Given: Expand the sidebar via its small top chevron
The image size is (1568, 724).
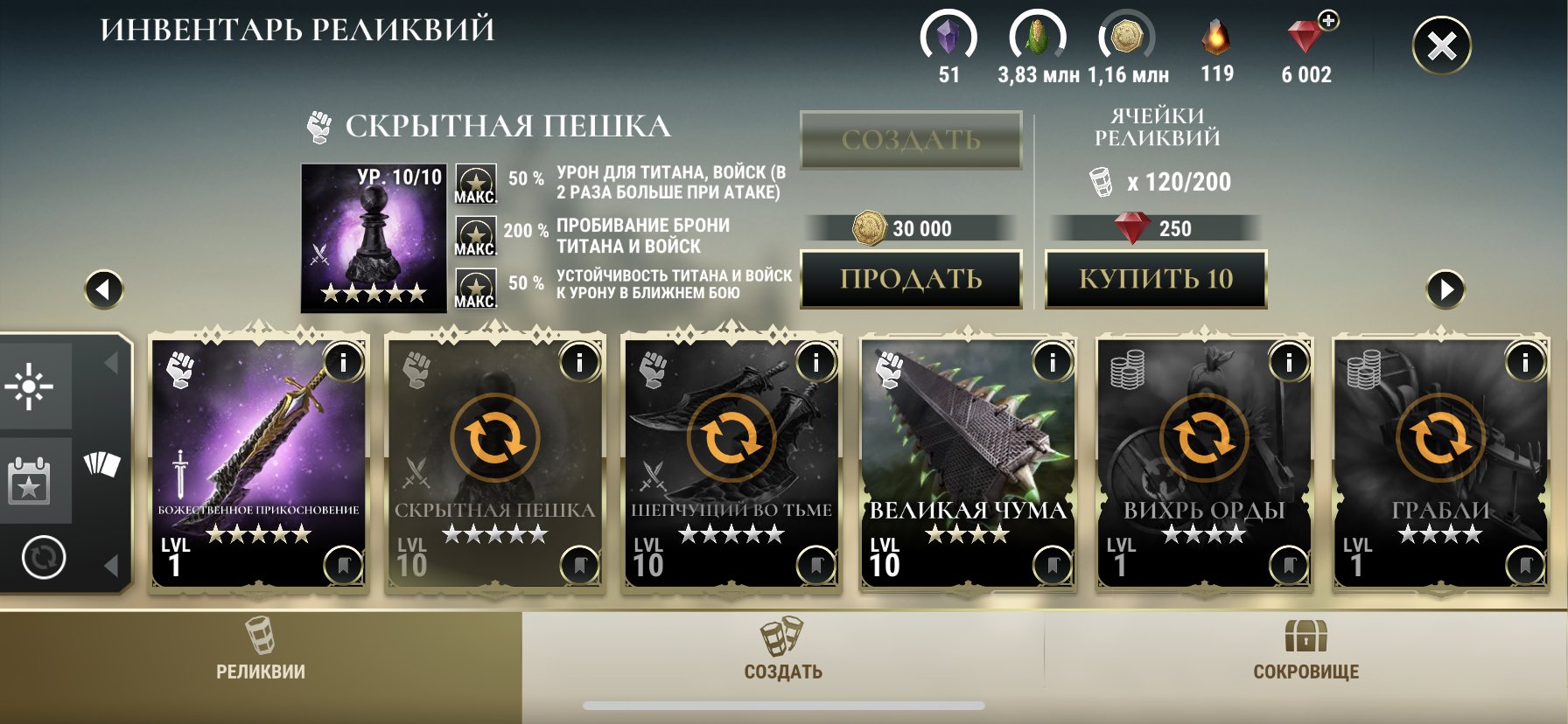Looking at the screenshot, I should coord(110,362).
